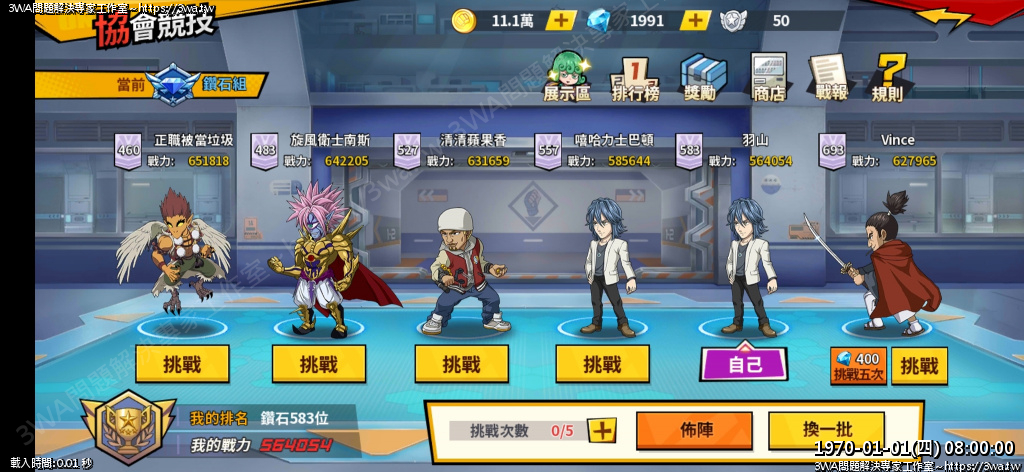Add more blue diamonds with plus button

click(695, 20)
